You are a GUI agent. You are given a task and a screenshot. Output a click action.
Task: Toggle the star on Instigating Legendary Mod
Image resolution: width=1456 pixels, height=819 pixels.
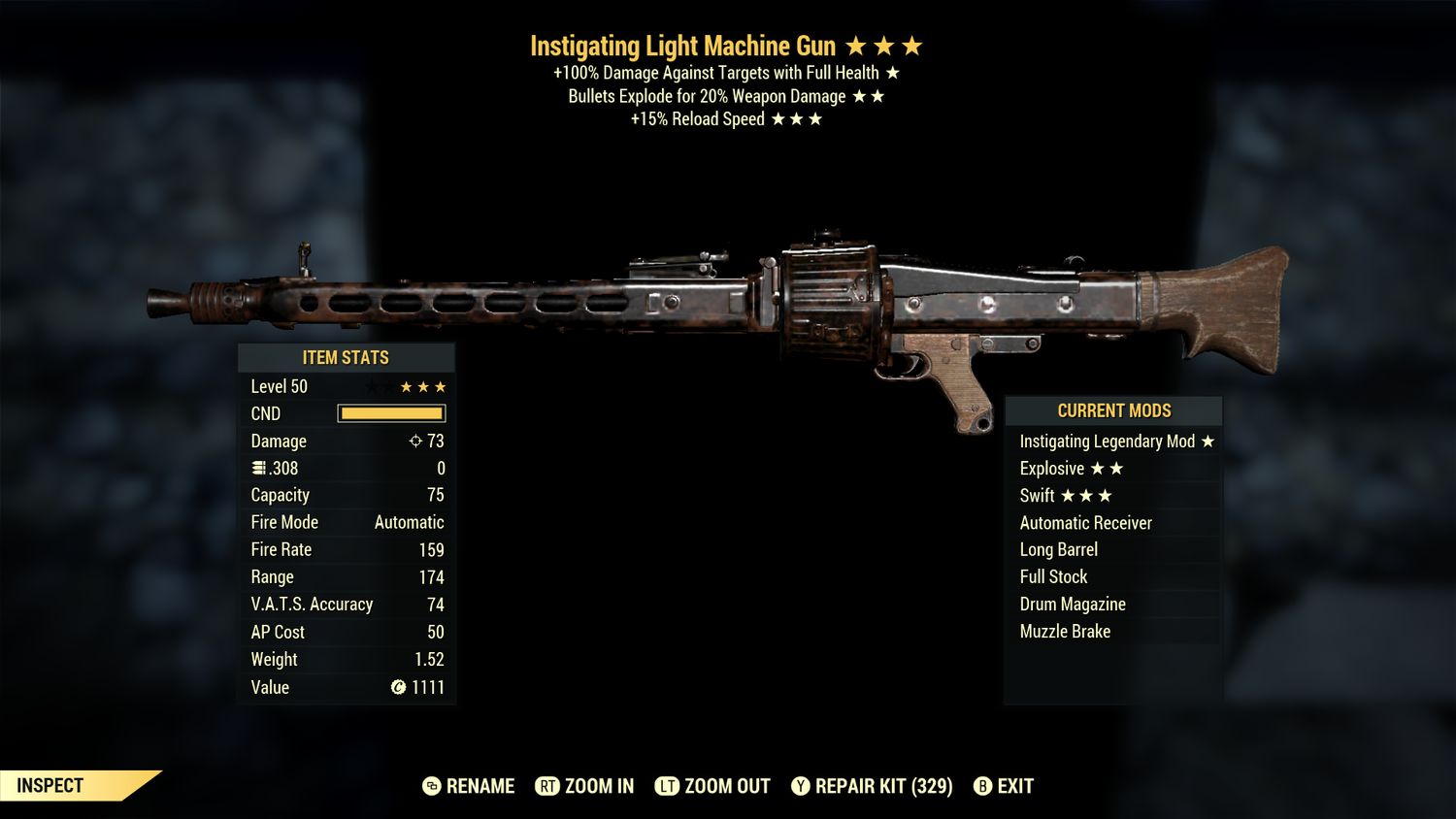point(1207,441)
